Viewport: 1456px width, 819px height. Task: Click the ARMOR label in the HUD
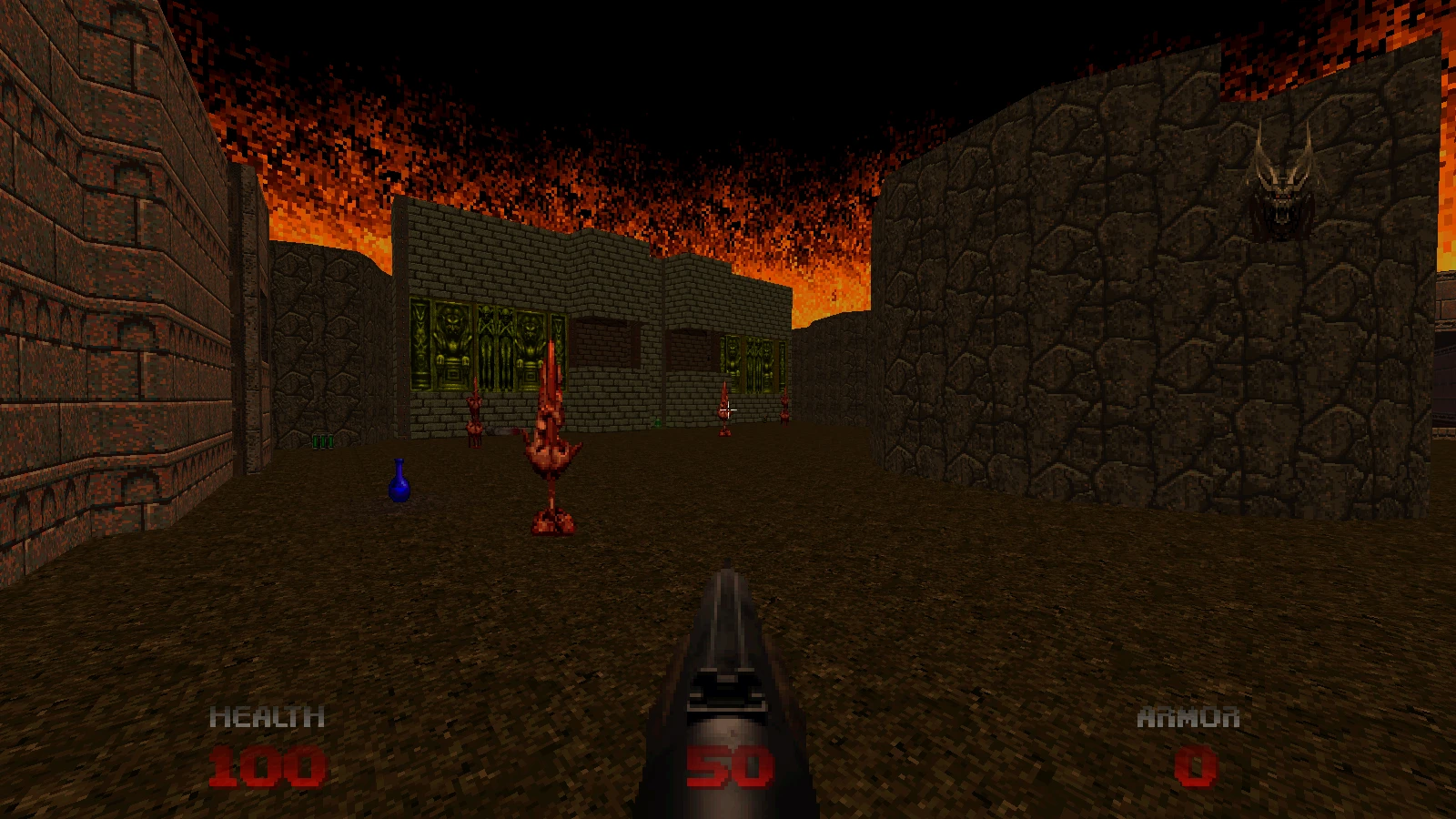(x=1188, y=718)
